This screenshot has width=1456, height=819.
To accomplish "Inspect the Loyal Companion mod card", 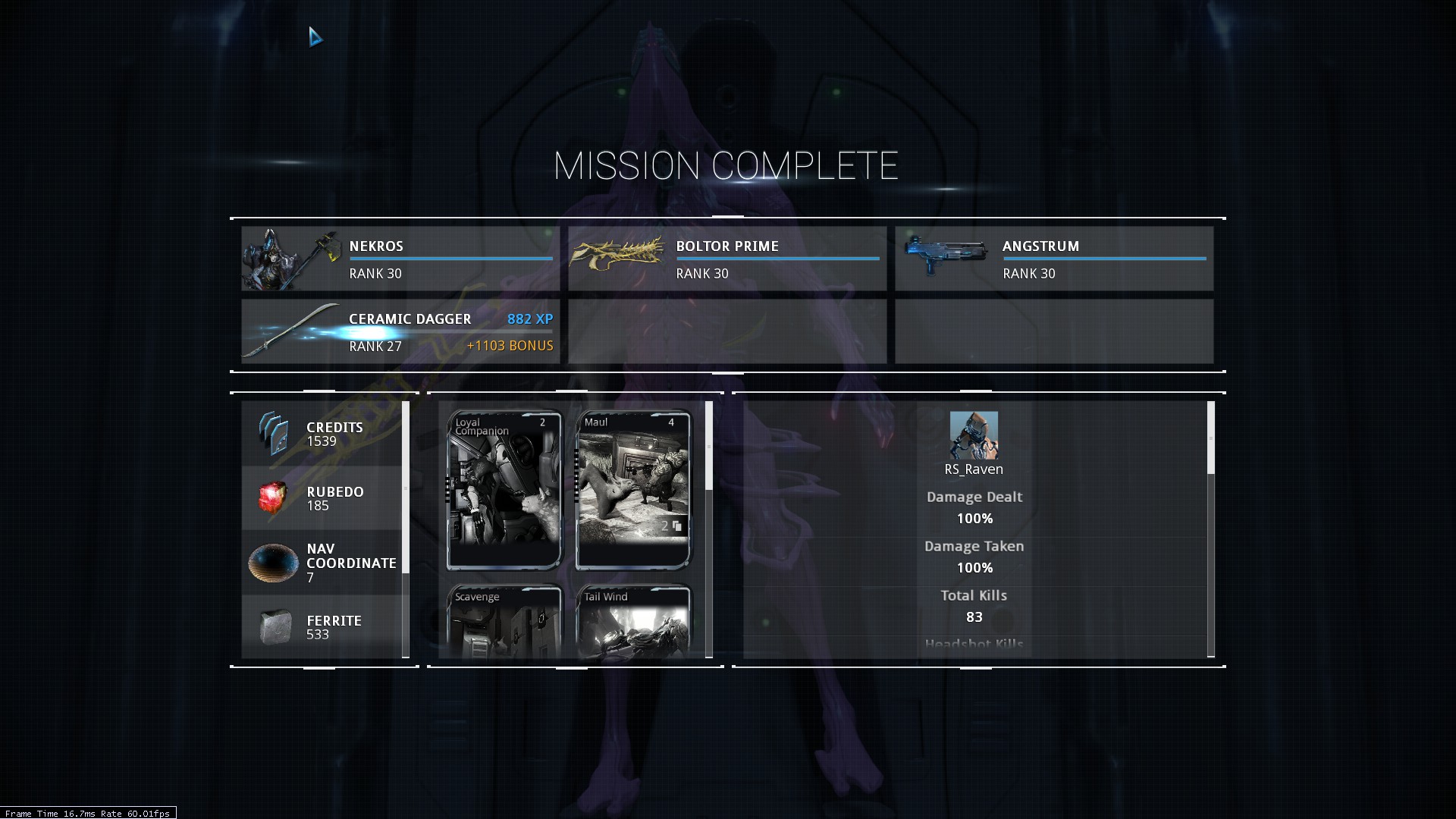I will click(504, 490).
